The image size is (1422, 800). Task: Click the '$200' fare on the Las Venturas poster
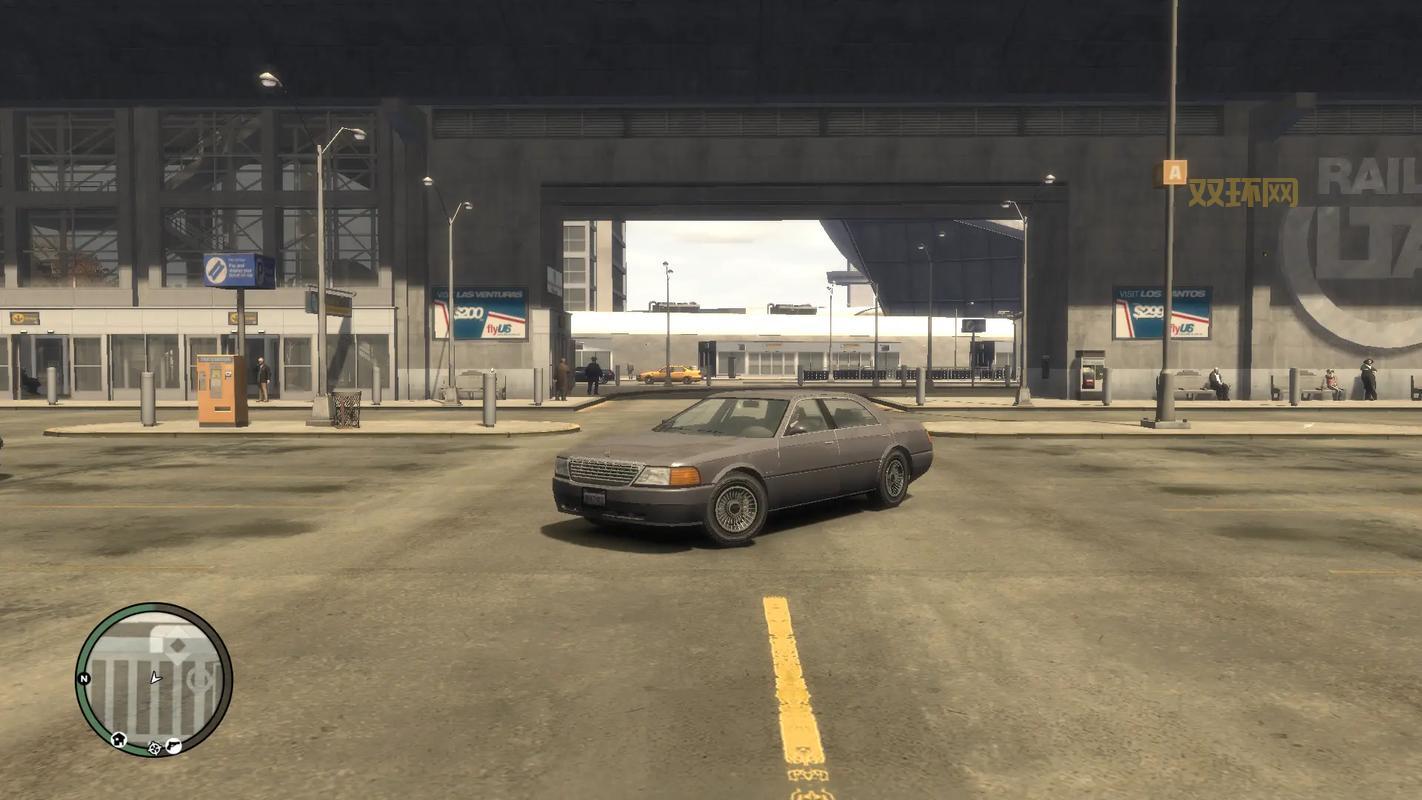click(468, 312)
